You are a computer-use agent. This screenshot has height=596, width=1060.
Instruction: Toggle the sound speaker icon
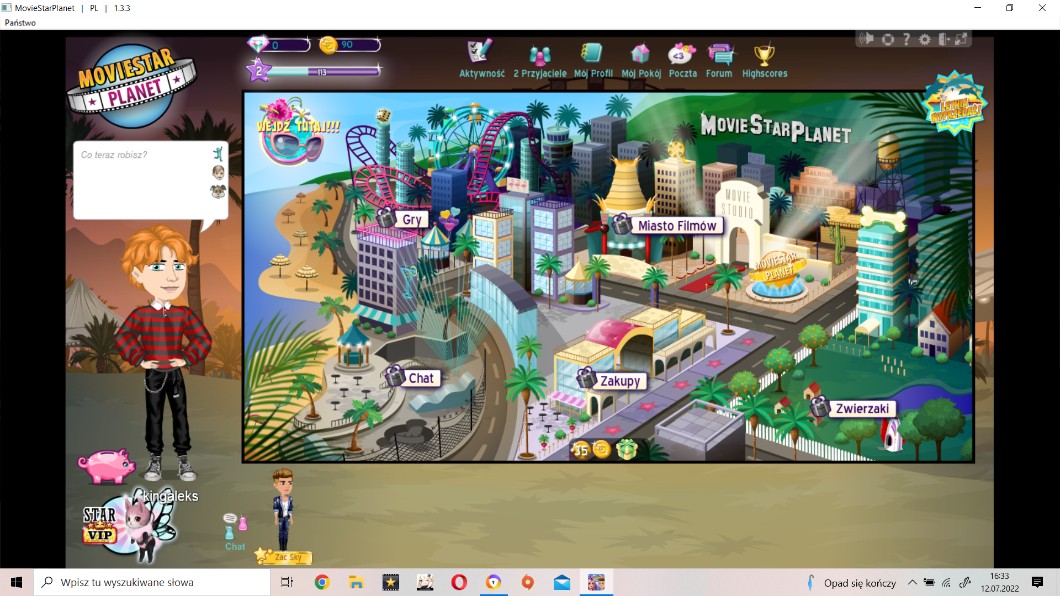[867, 39]
